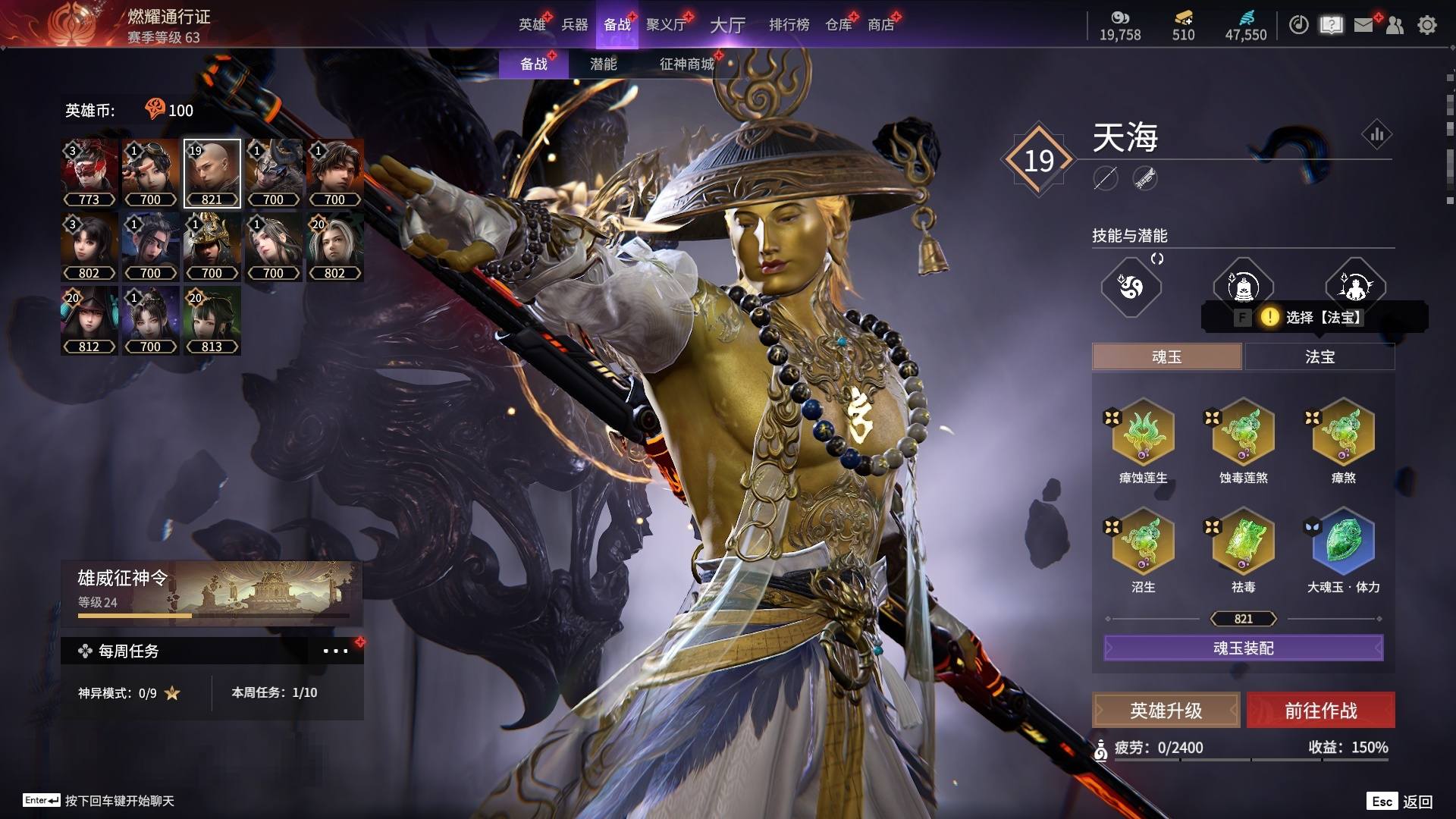
Task: Open the 商店 shop menu
Action: pos(881,25)
